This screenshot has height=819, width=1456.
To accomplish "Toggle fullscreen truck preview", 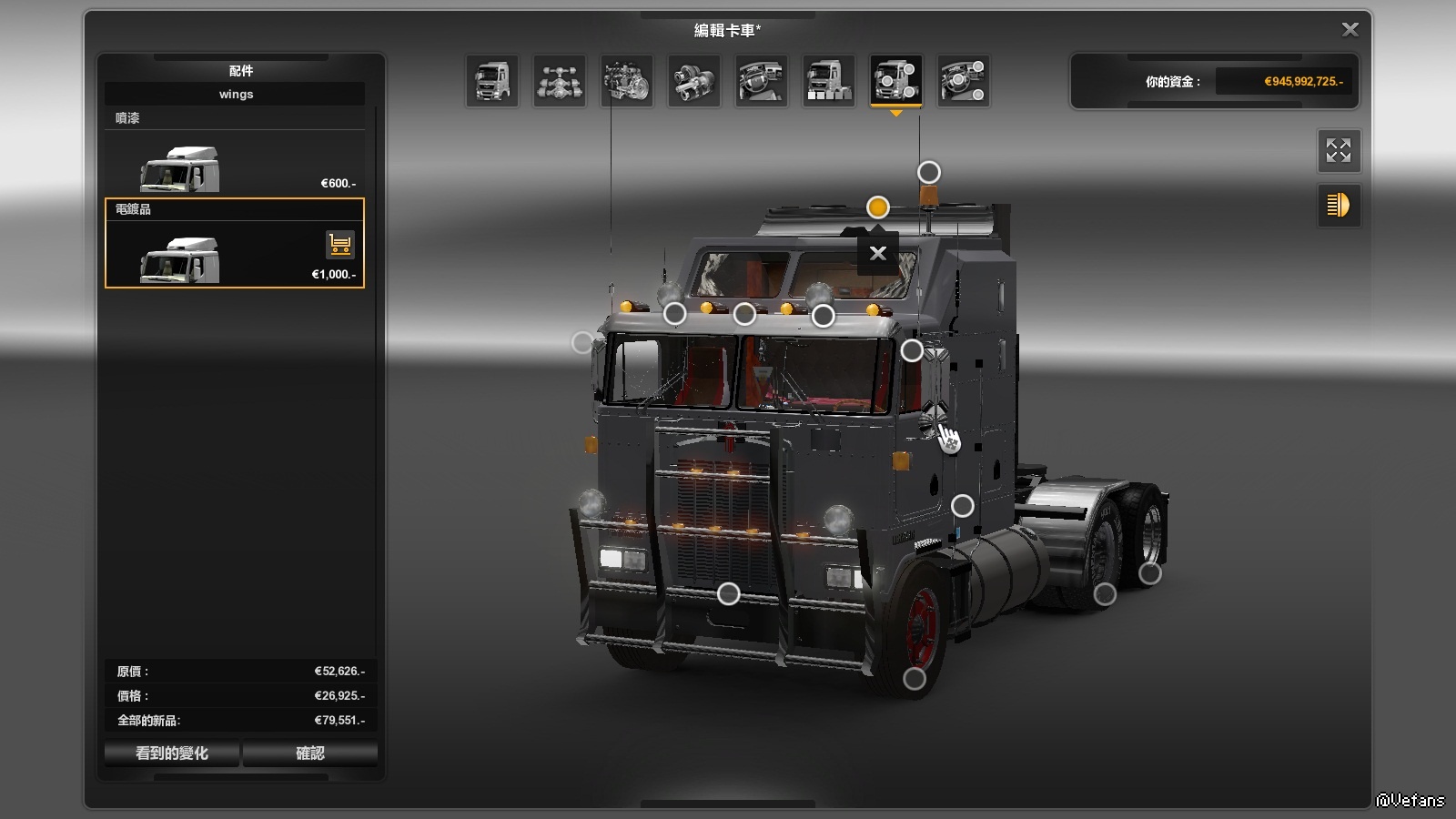I will tap(1339, 150).
